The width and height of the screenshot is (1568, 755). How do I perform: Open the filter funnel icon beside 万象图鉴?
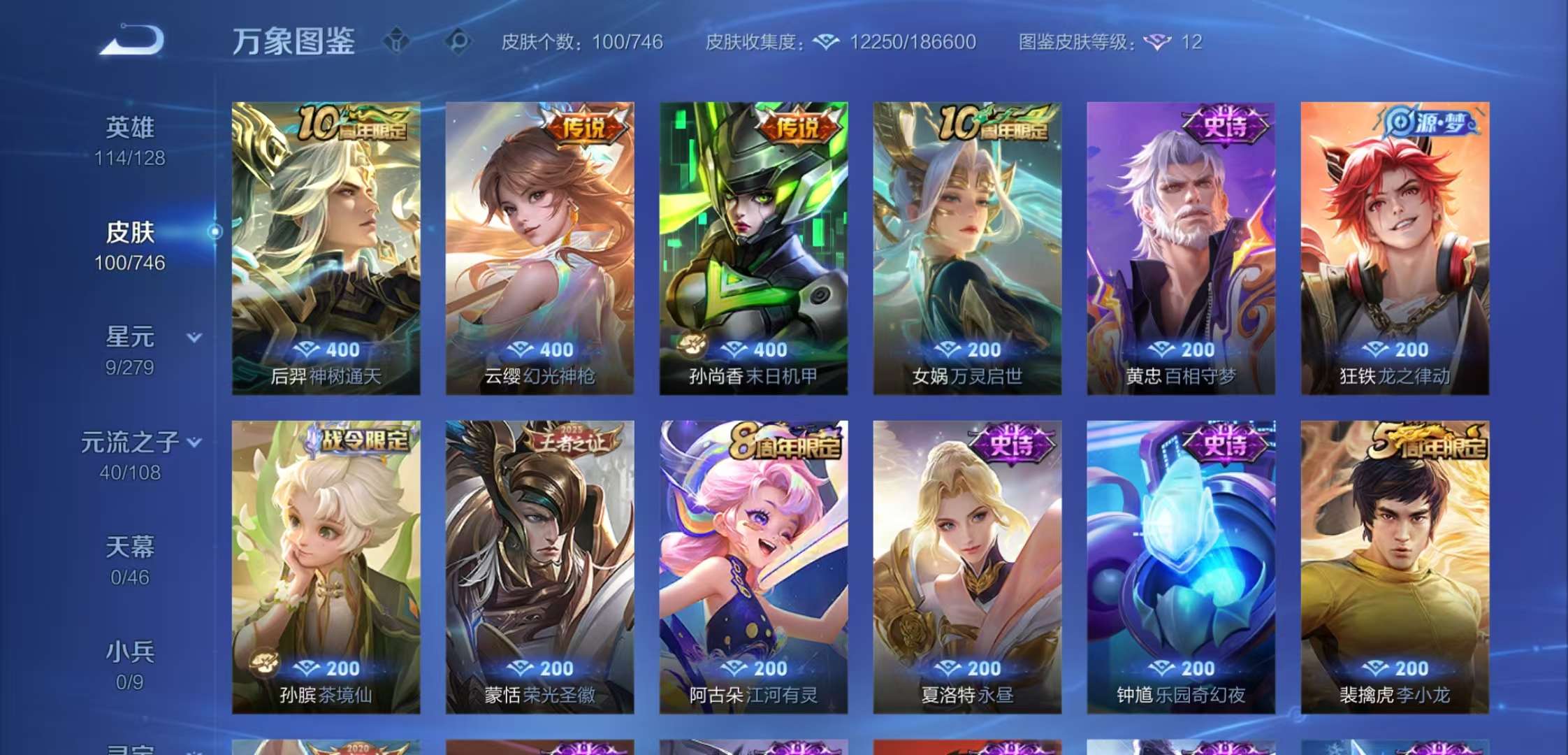point(395,41)
